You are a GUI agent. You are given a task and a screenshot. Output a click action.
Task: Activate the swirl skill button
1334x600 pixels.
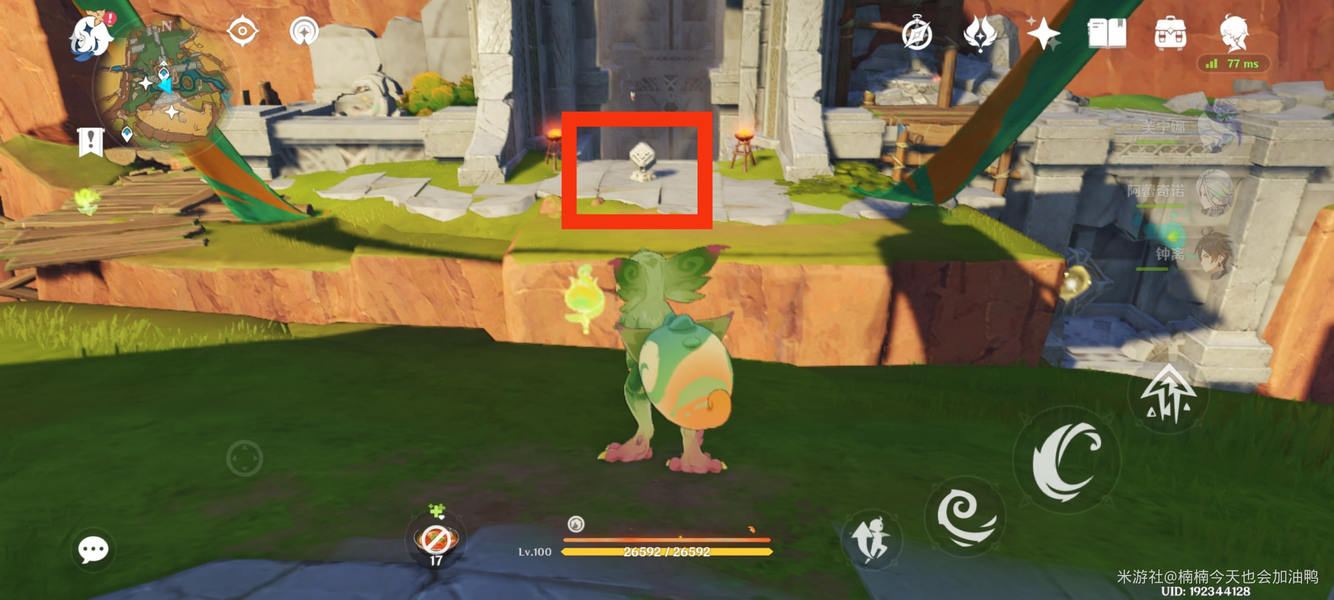[964, 514]
